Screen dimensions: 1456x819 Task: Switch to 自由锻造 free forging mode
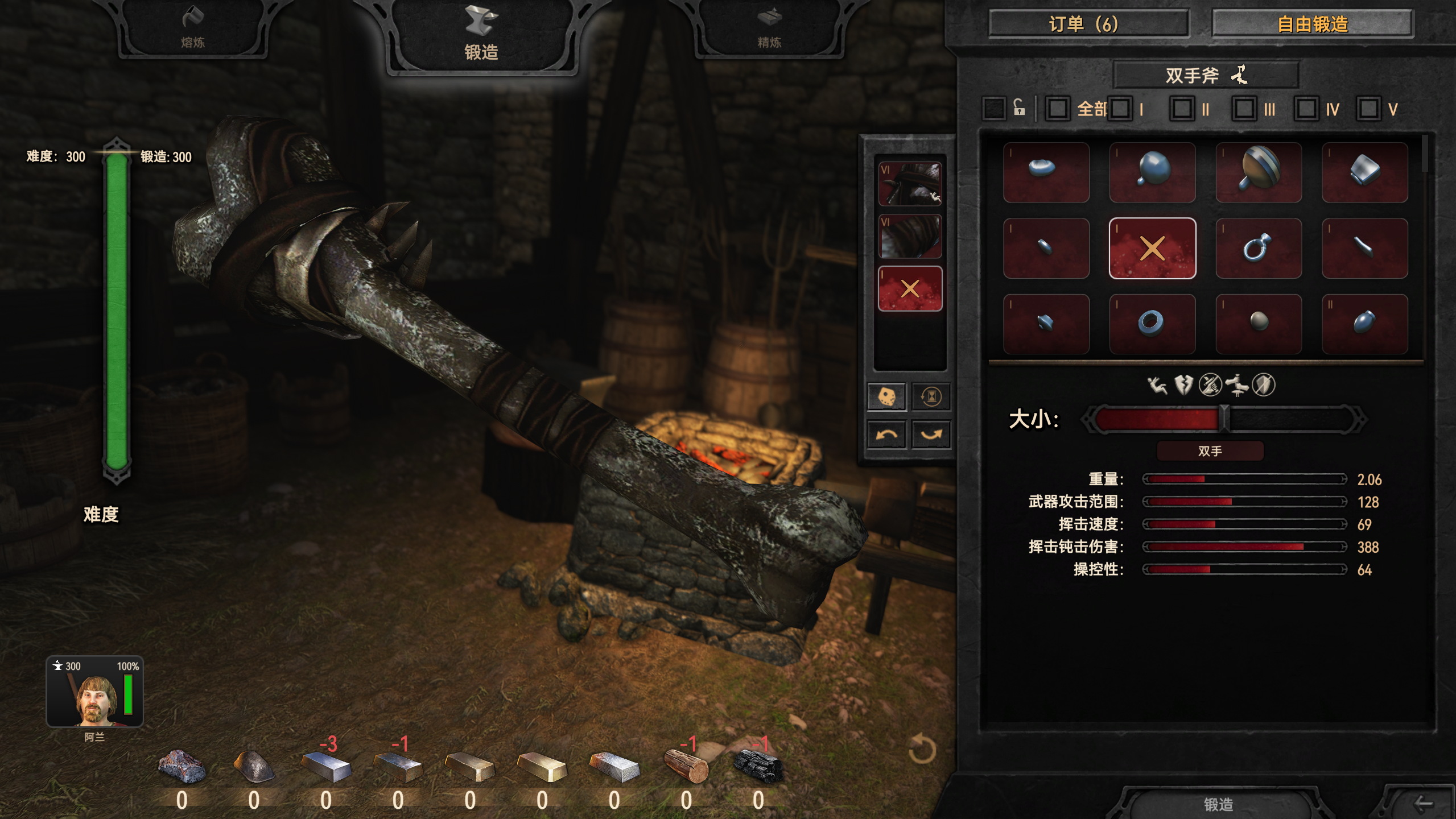point(1312,24)
